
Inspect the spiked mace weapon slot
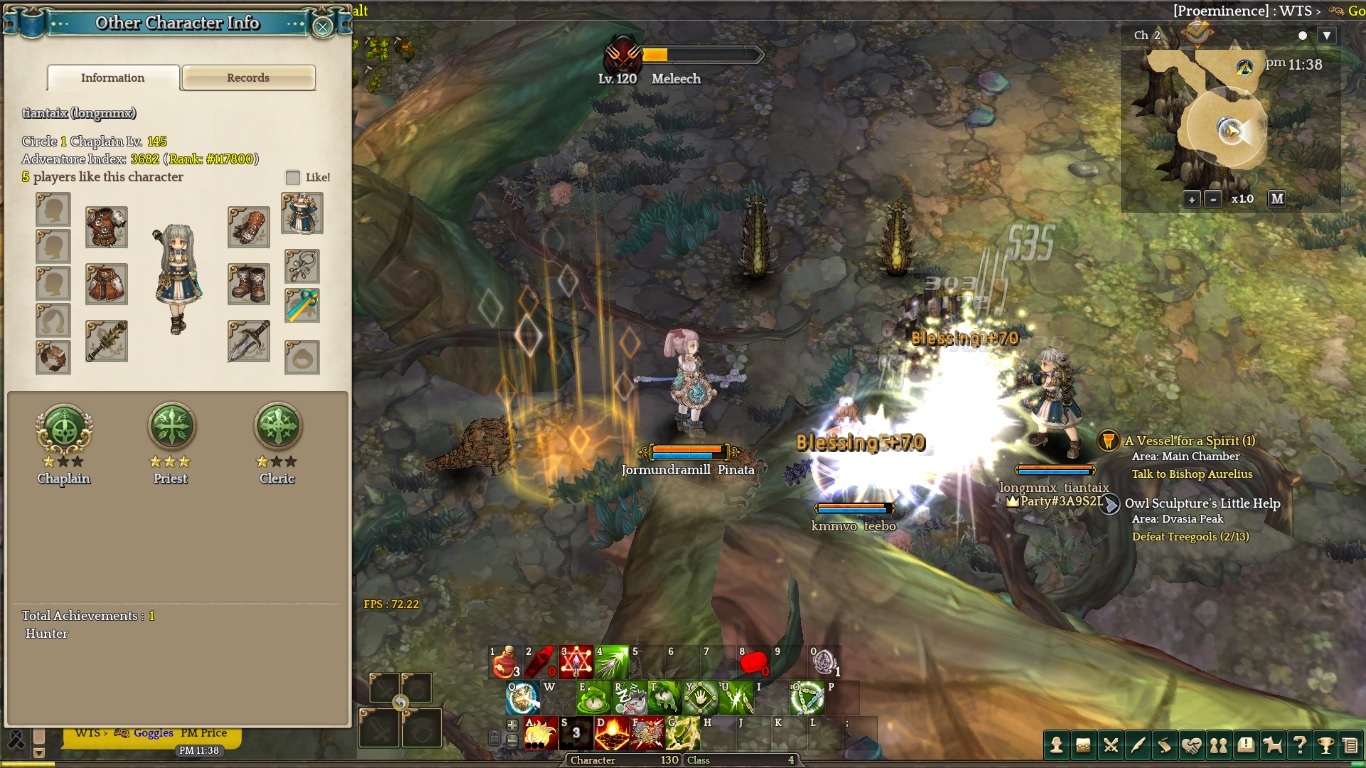pyautogui.click(x=106, y=340)
